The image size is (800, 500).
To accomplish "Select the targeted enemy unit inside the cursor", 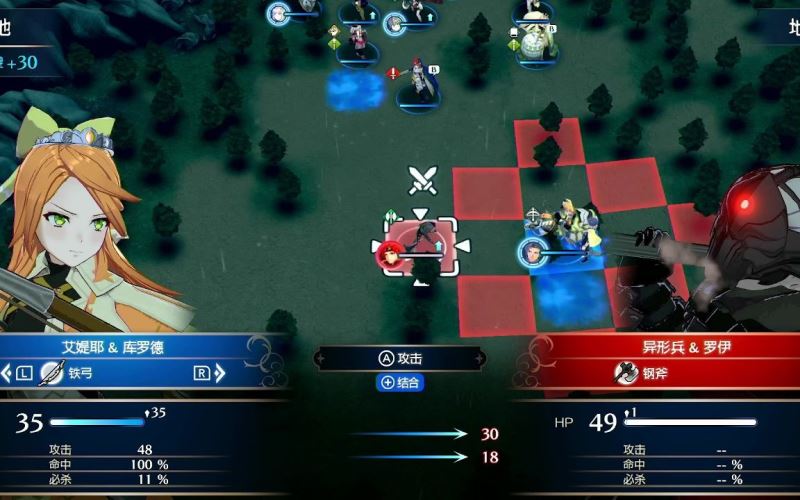I will (x=420, y=245).
